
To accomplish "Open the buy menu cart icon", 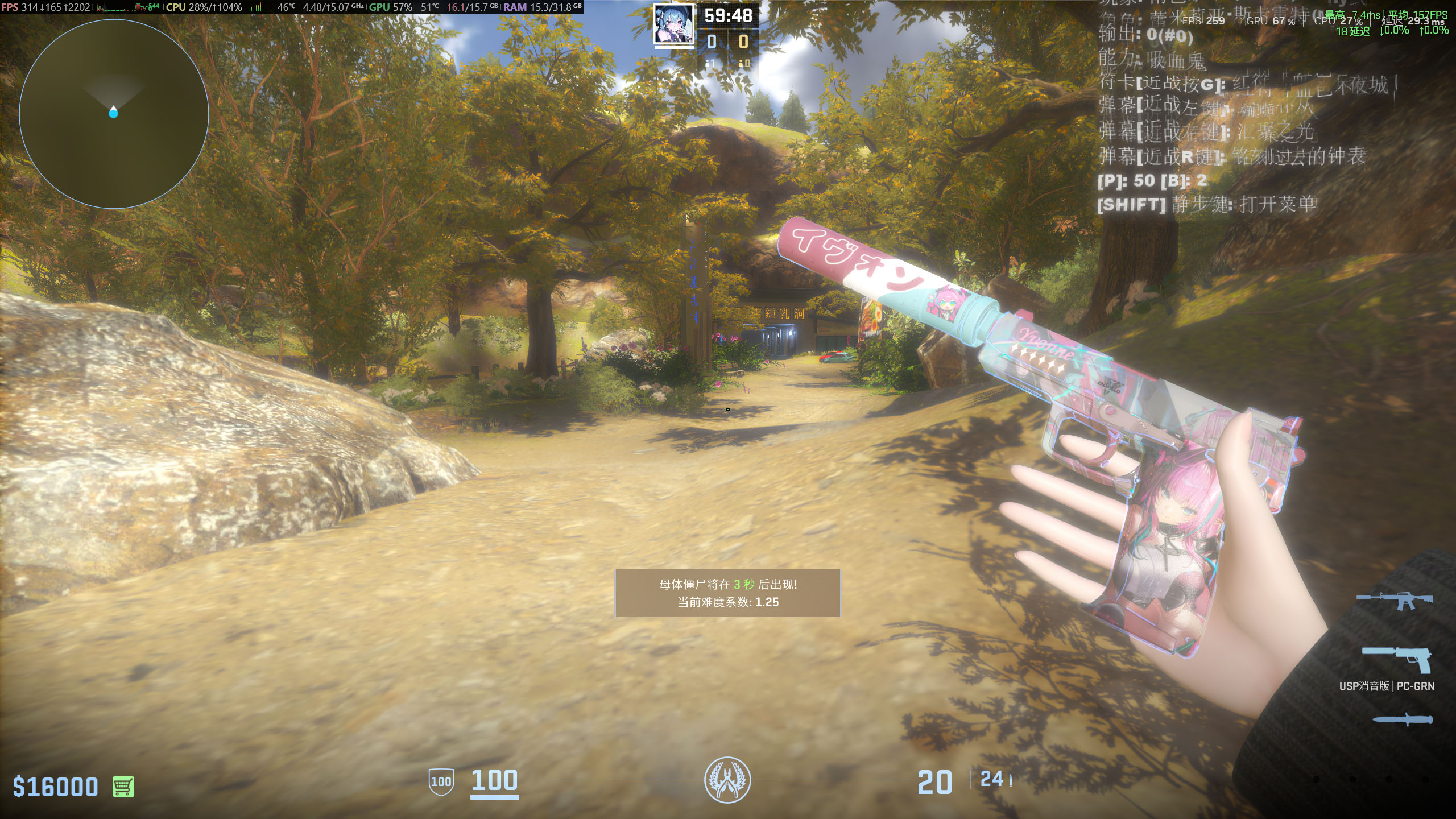I will click(123, 787).
